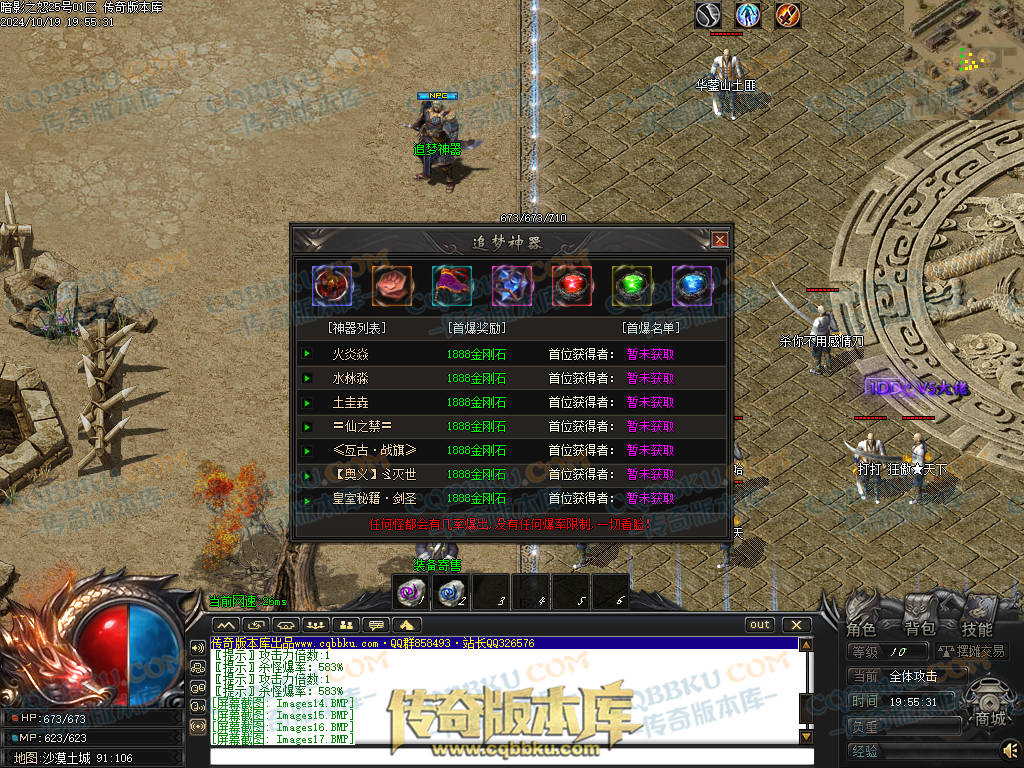Select the 亘古·战旗 list entry
This screenshot has width=1024, height=768.
[x=374, y=450]
